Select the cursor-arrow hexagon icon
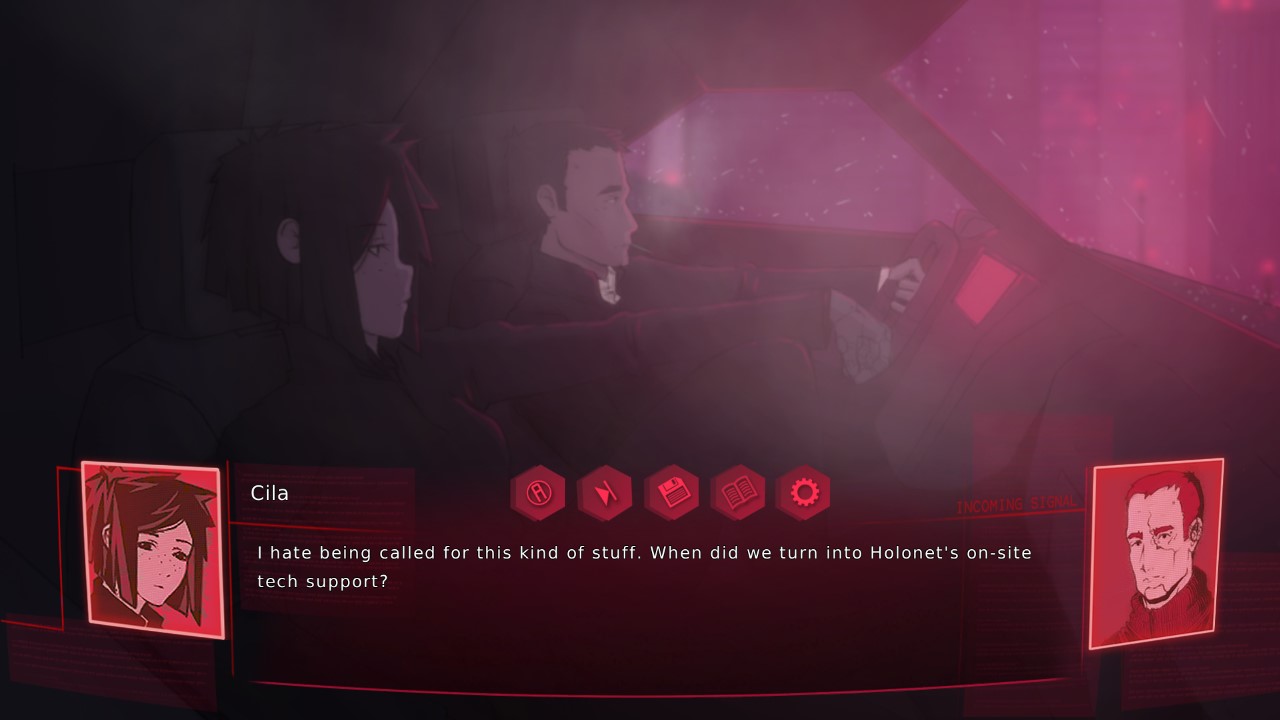The image size is (1280, 720). pos(605,493)
